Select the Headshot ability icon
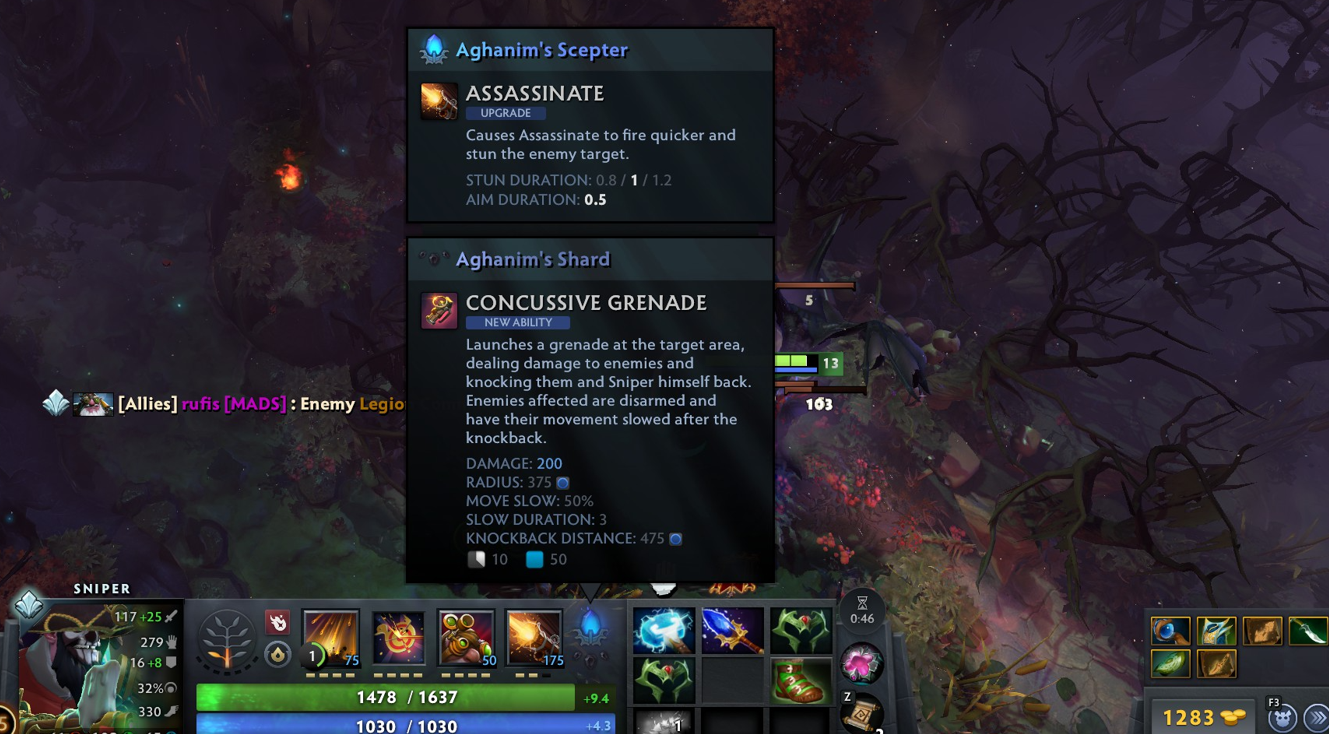The width and height of the screenshot is (1329, 734). tap(398, 637)
